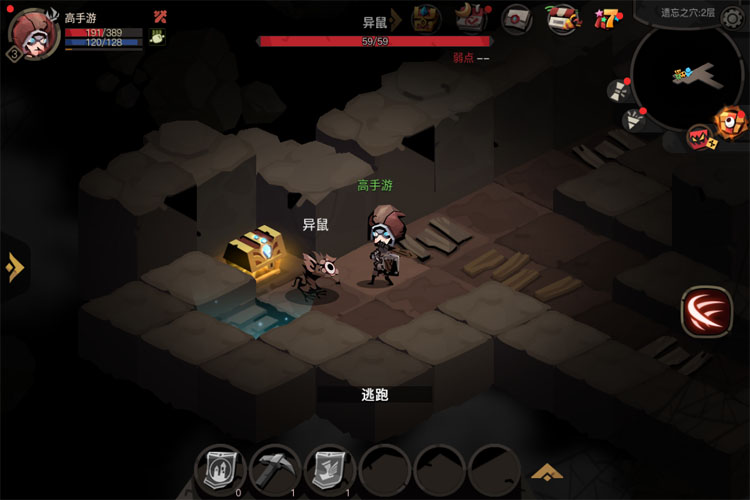Click the 逃跑 (flee) button
The height and width of the screenshot is (500, 750).
pyautogui.click(x=374, y=395)
